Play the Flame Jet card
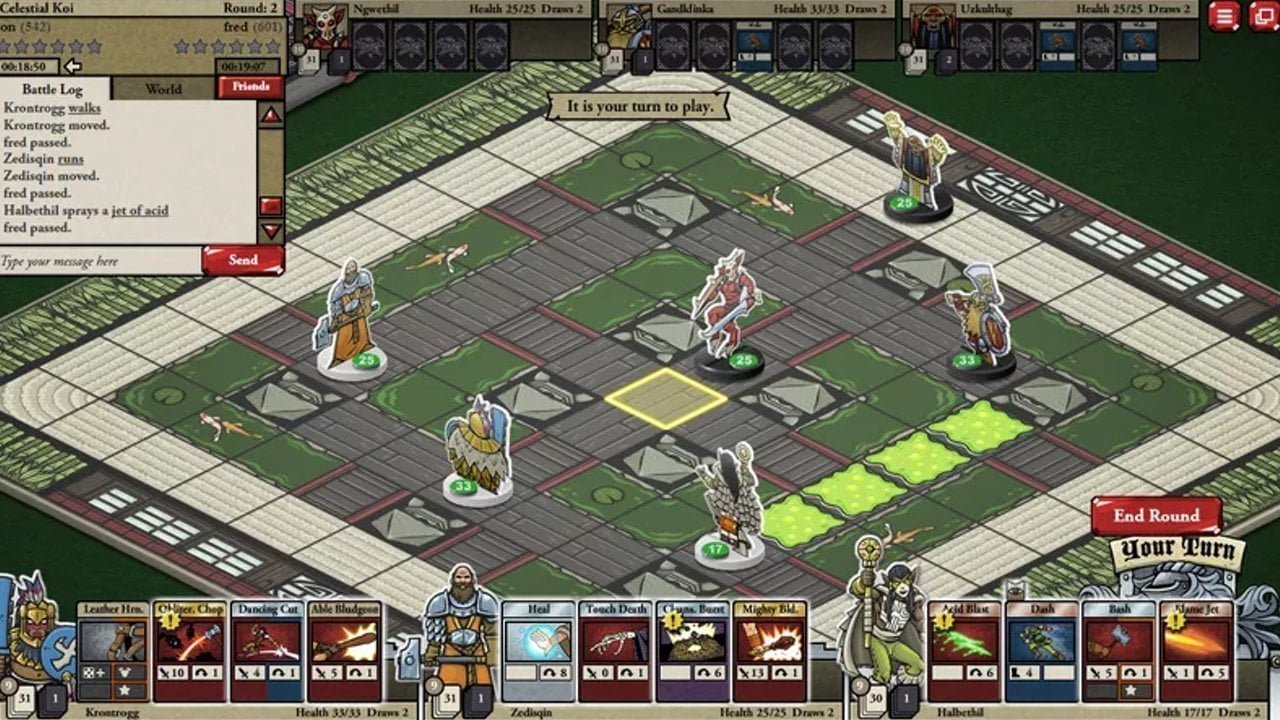The width and height of the screenshot is (1280, 720). coord(1196,651)
